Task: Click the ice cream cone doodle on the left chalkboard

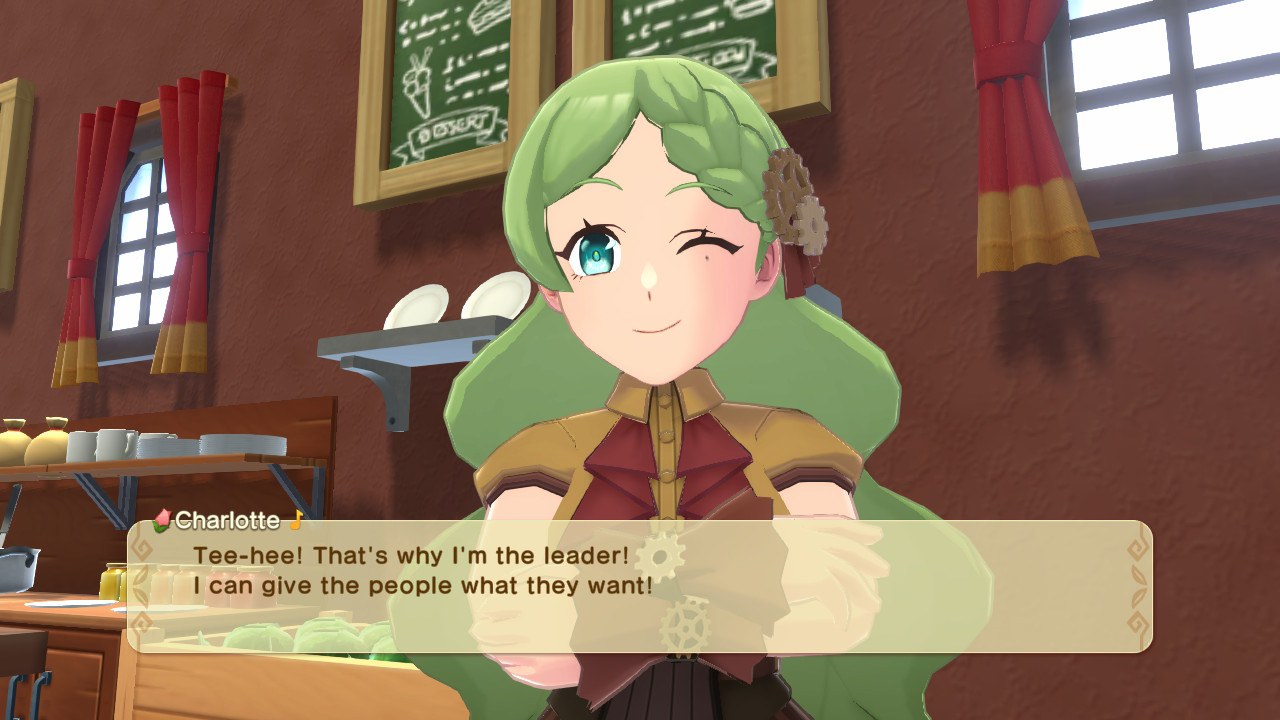Action: (x=418, y=82)
